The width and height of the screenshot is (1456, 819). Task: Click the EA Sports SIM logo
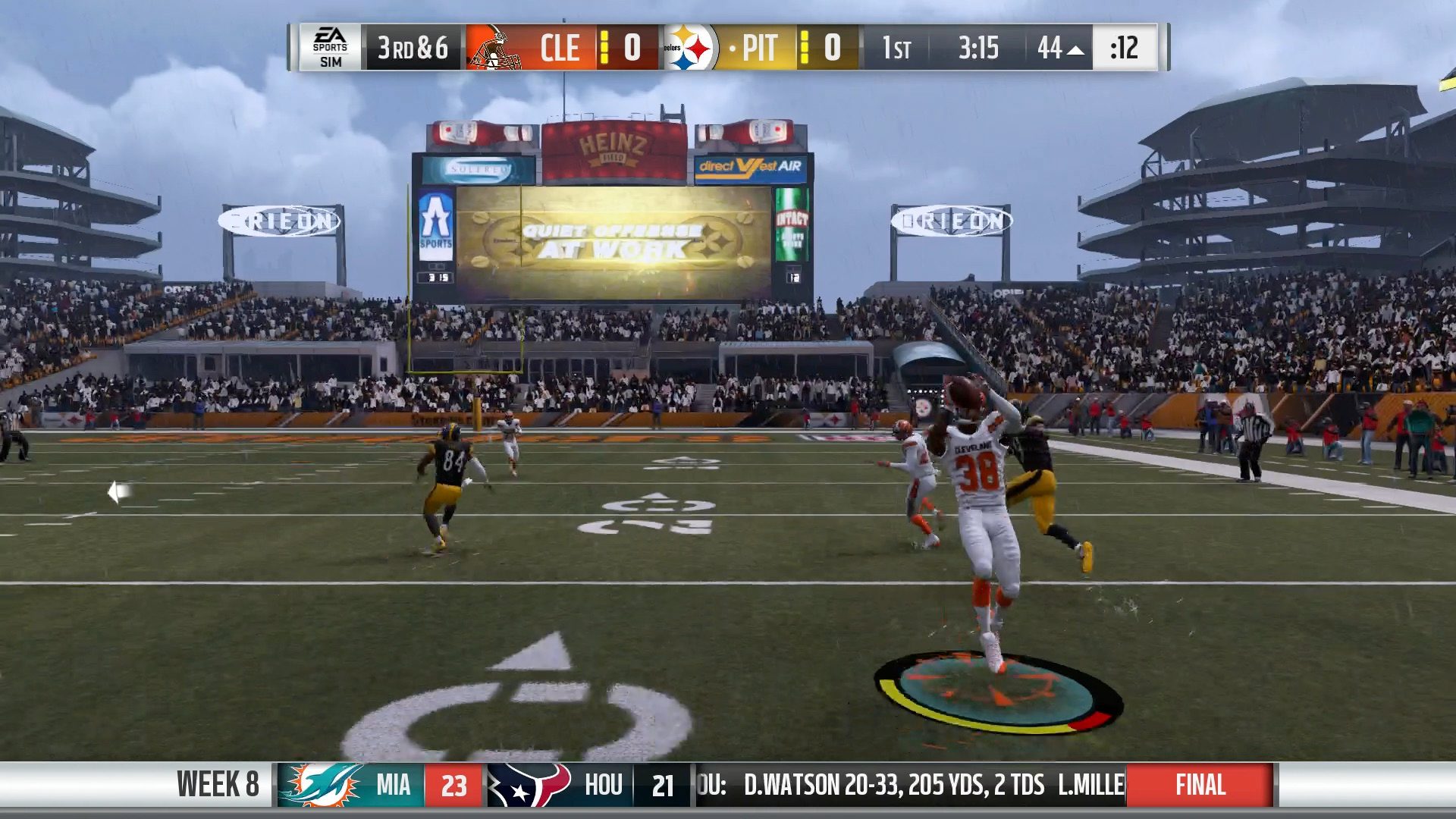(x=331, y=49)
